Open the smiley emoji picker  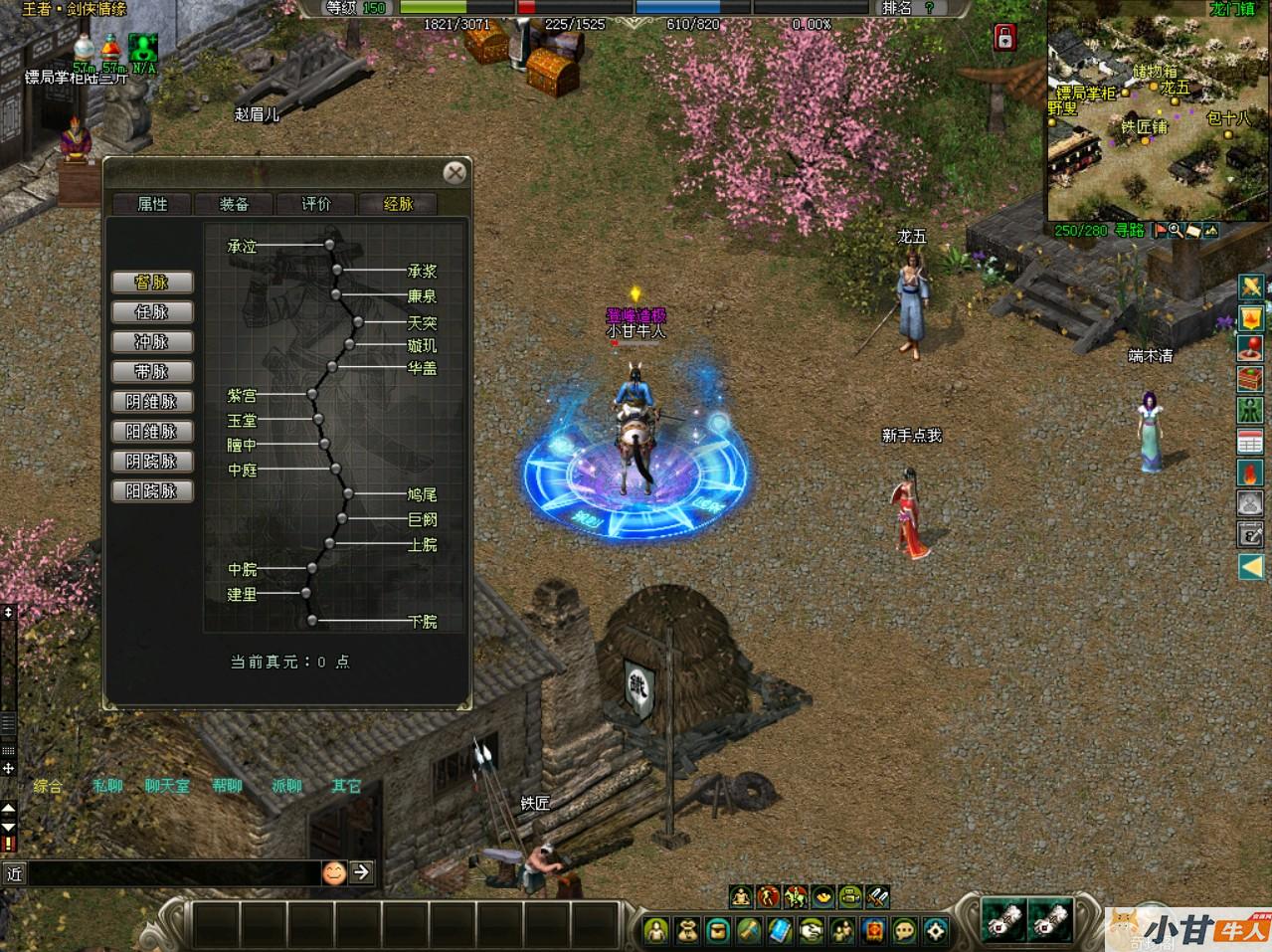click(335, 872)
